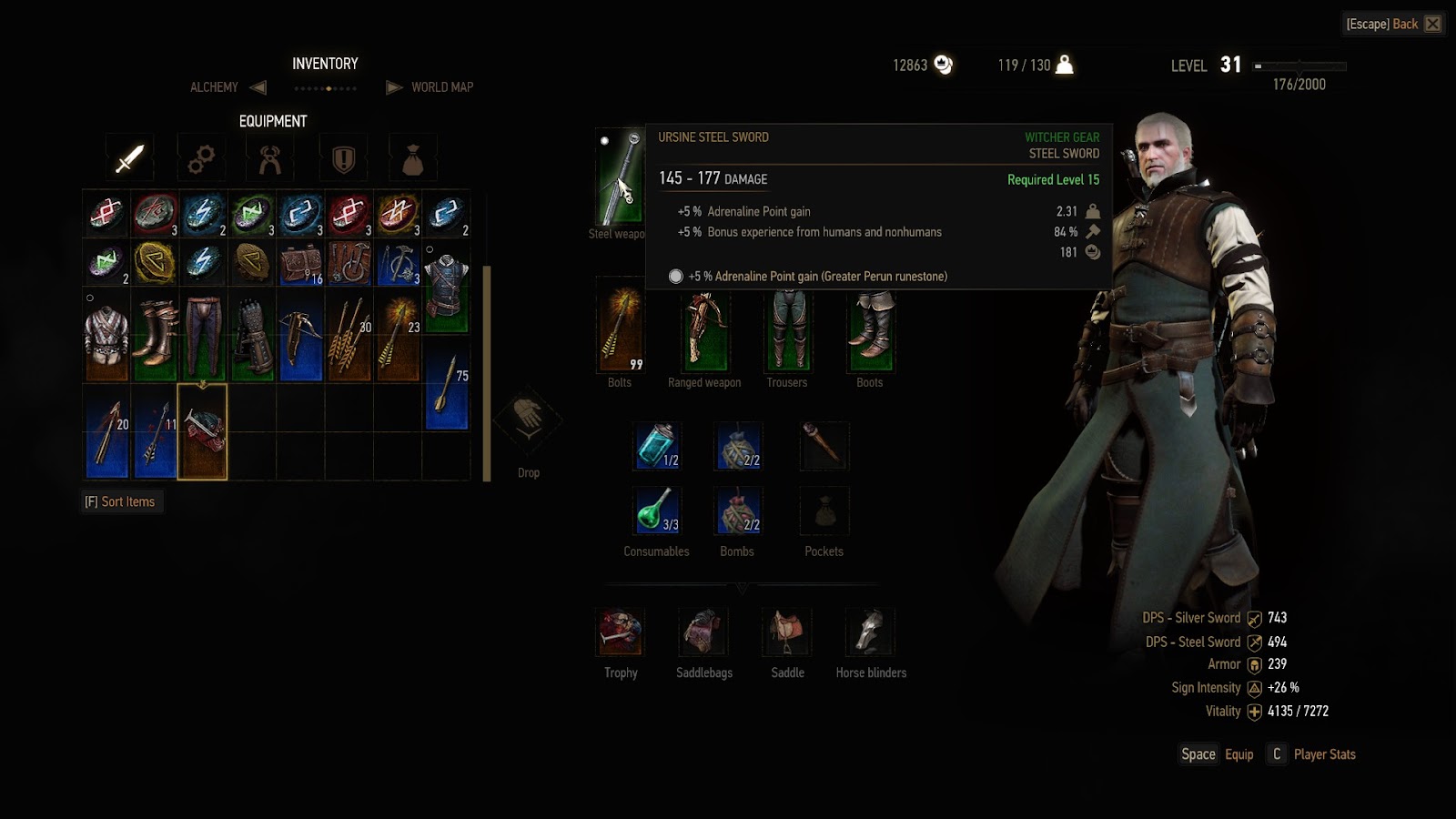Screen dimensions: 1456x819
Task: Click the Drop item area
Action: (528, 423)
